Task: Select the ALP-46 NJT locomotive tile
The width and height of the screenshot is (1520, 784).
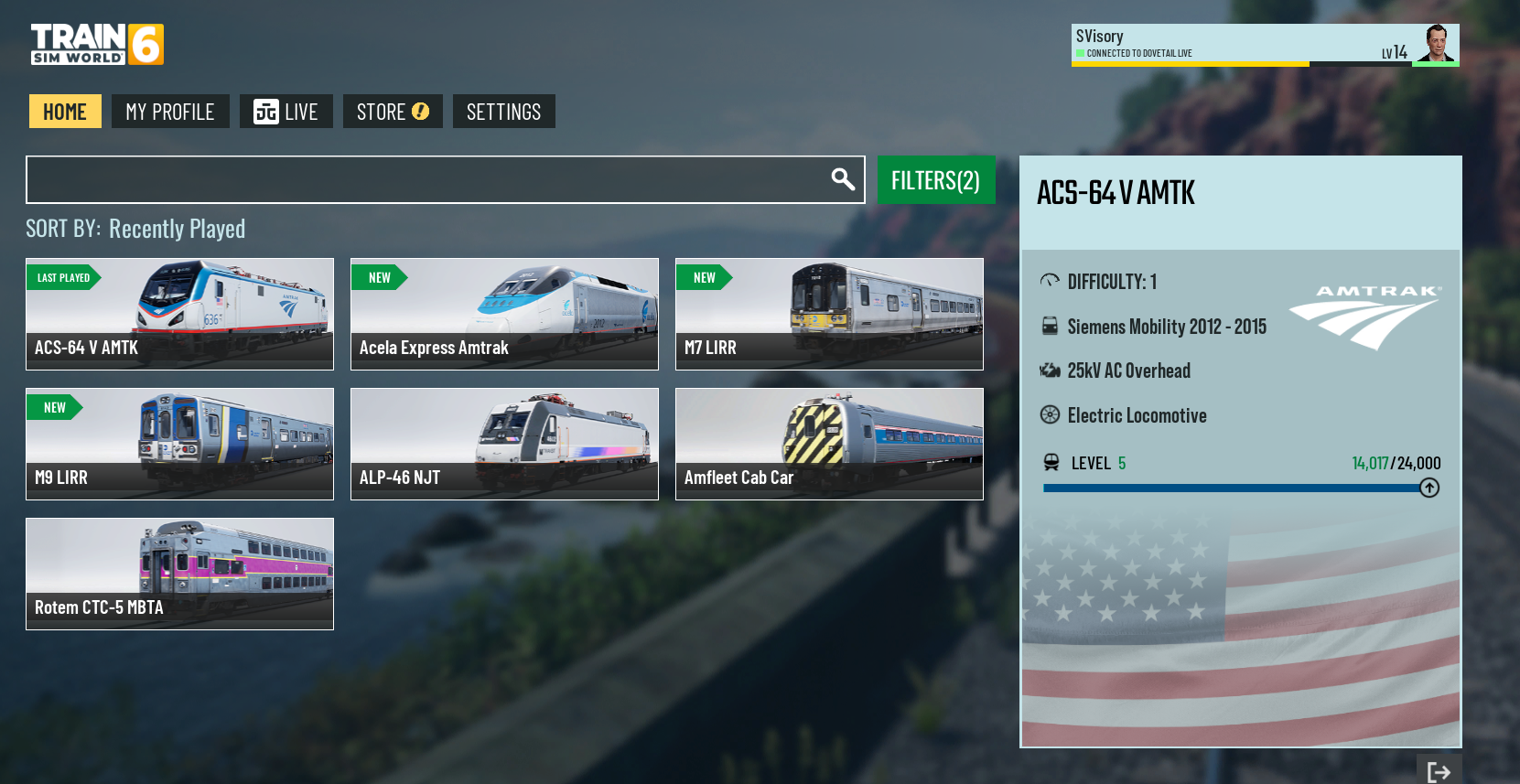Action: point(504,444)
